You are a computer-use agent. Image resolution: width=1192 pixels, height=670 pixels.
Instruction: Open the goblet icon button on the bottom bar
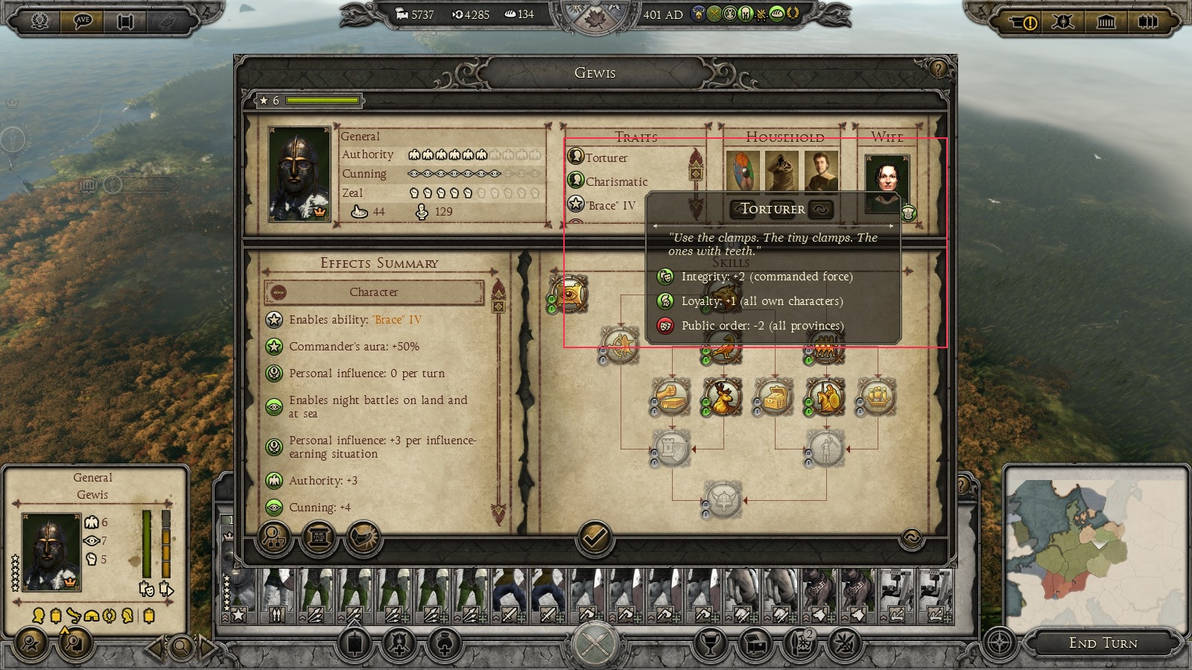coord(711,643)
